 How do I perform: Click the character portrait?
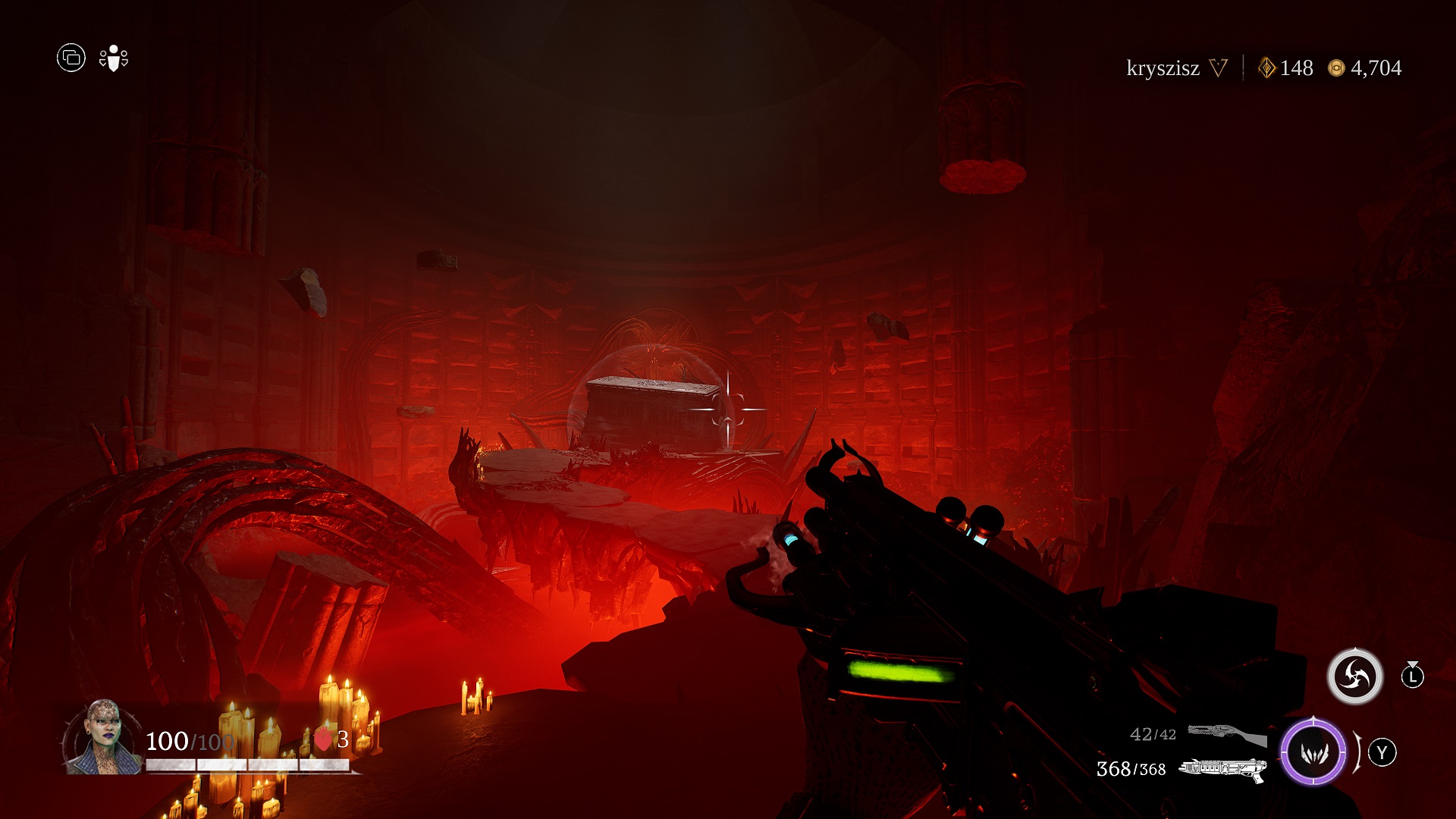tap(103, 737)
